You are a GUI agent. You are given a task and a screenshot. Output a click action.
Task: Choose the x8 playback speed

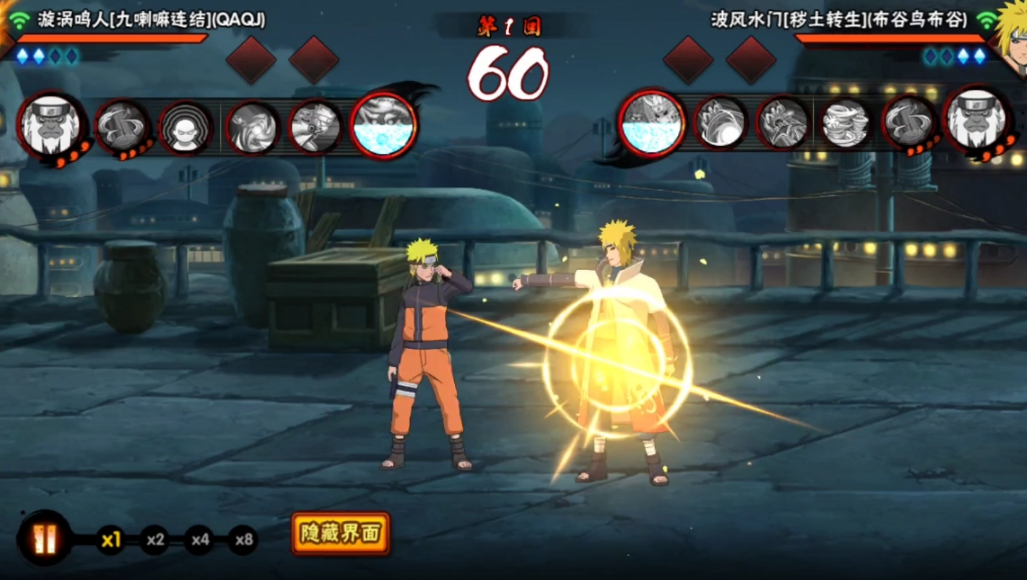pos(243,541)
